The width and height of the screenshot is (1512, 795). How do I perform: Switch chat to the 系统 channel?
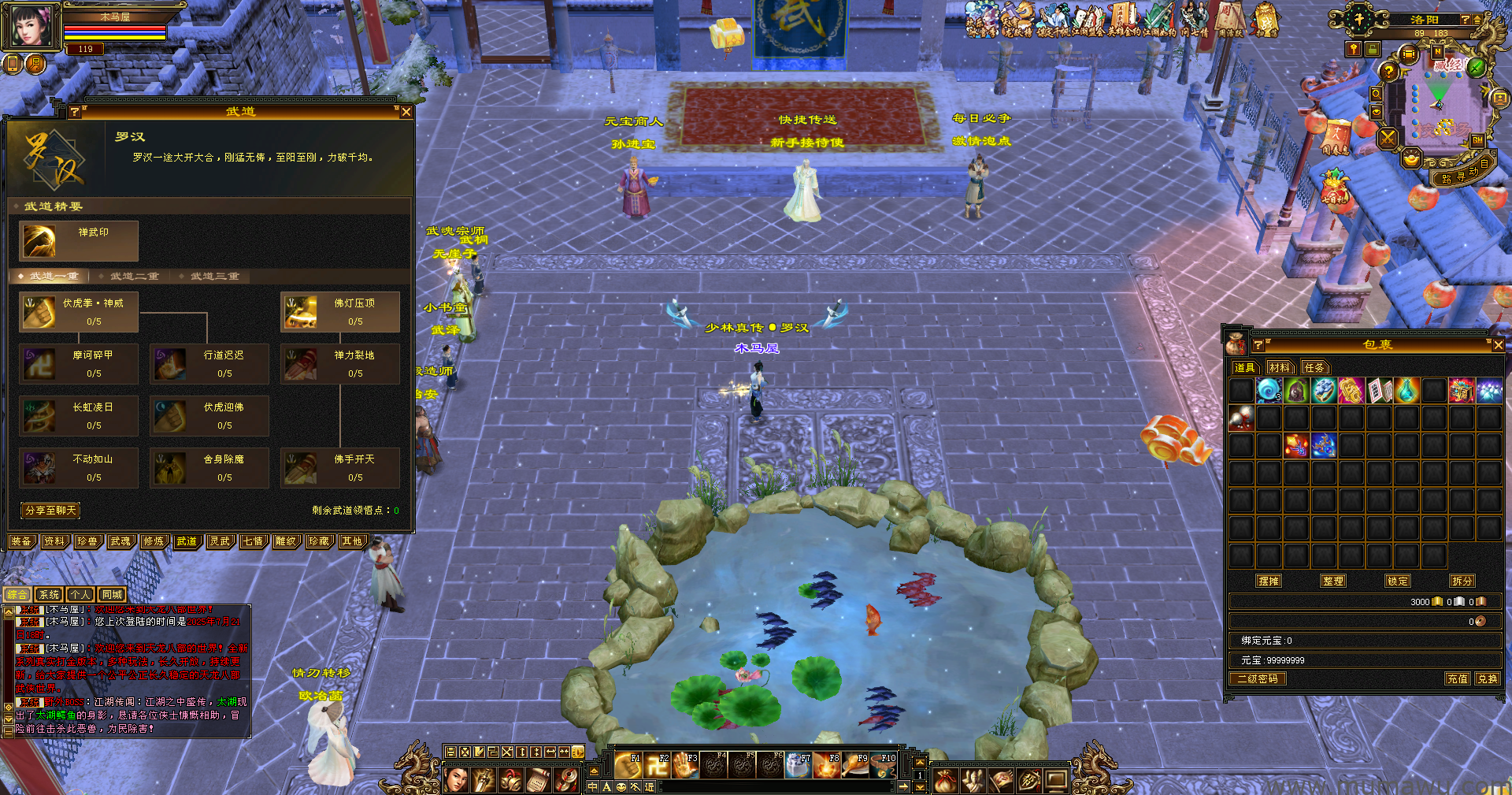click(x=49, y=595)
